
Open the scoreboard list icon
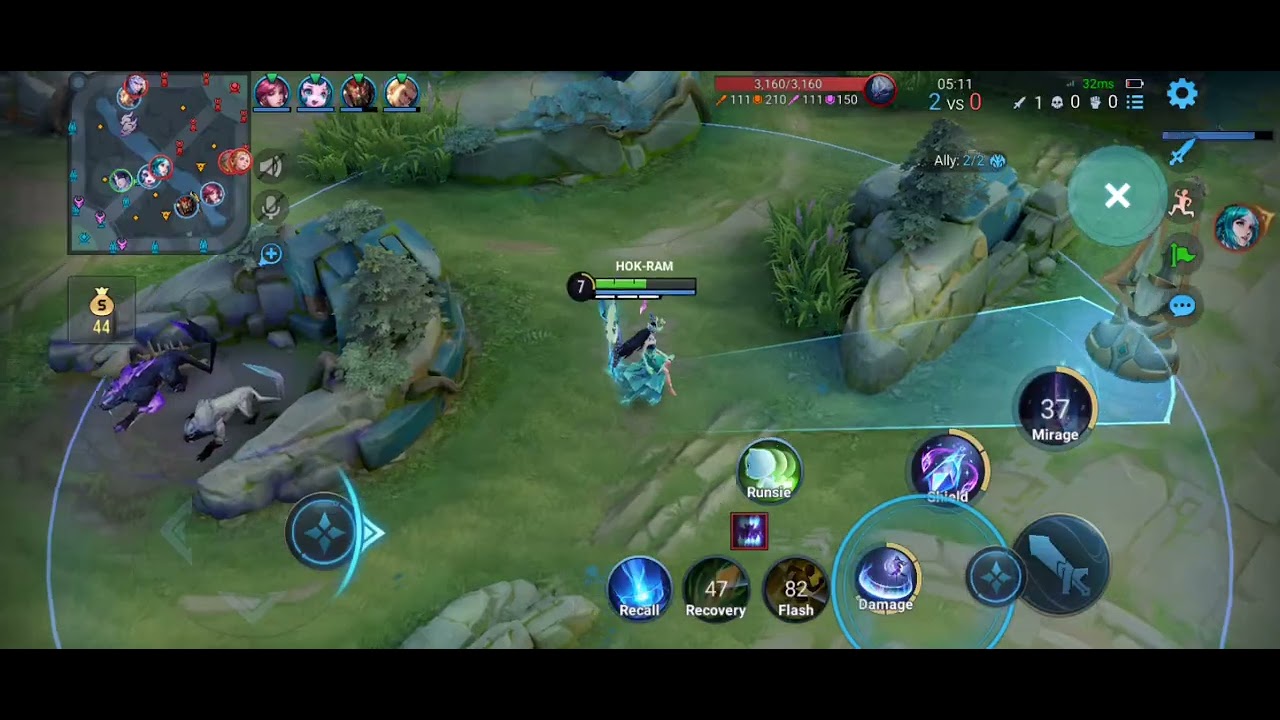1135,102
